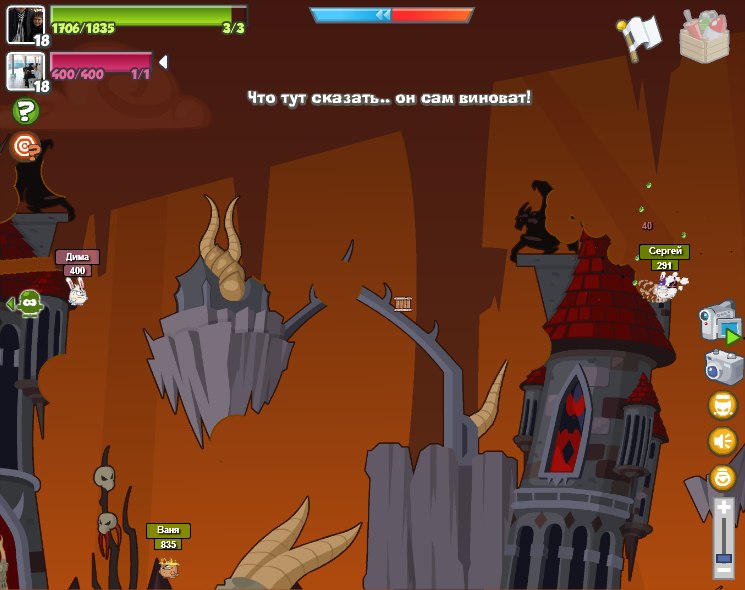Toggle sound with the speaker button
Screen dimensions: 745x590
(x=722, y=441)
